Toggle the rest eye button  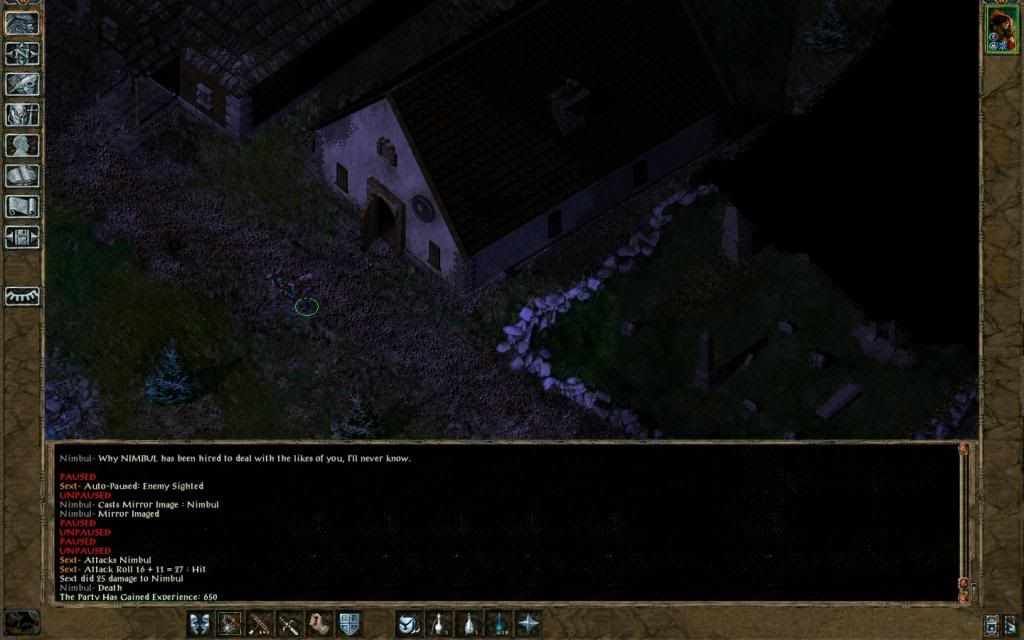22,297
